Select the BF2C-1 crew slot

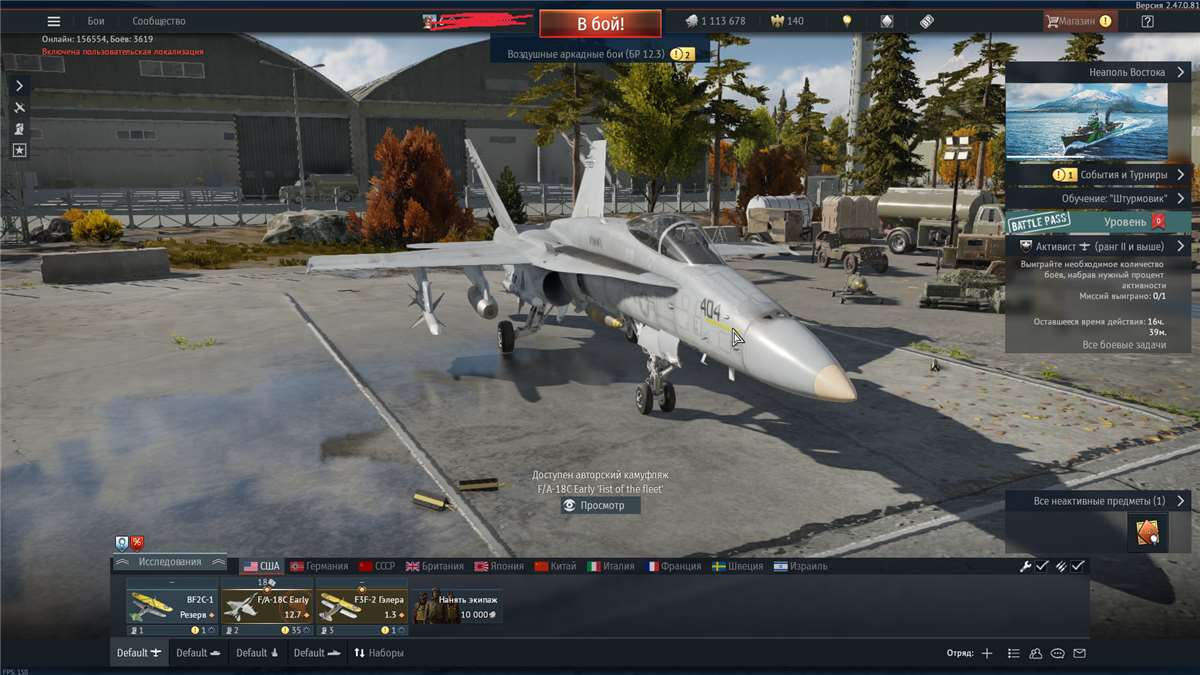click(172, 606)
